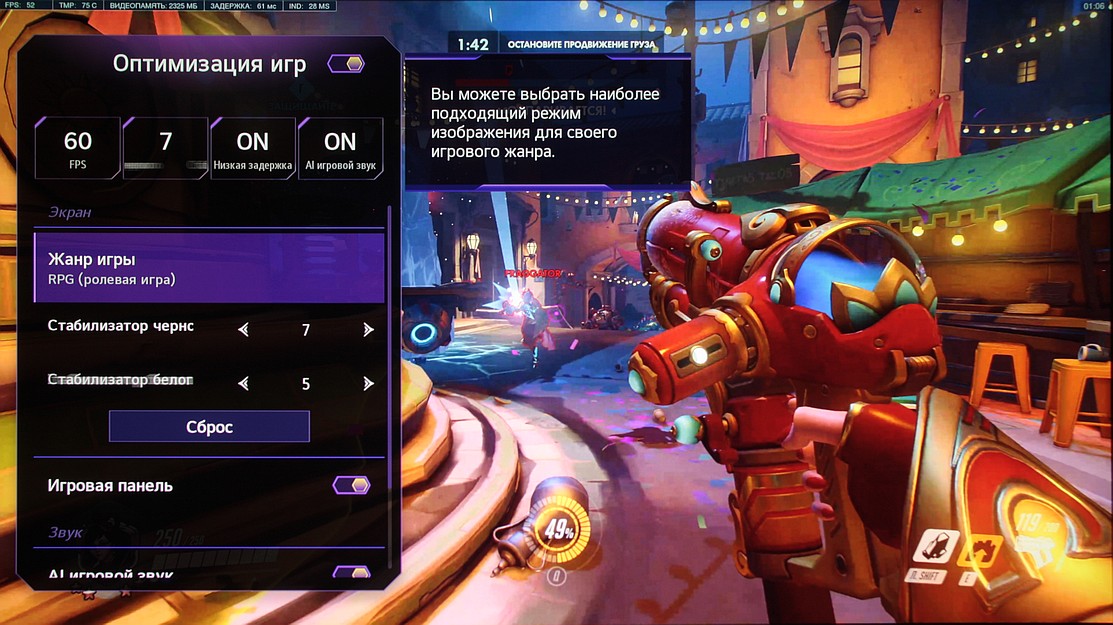1113x625 pixels.
Task: Lower Стабилизатор белого using its left arrow
Action: point(243,383)
